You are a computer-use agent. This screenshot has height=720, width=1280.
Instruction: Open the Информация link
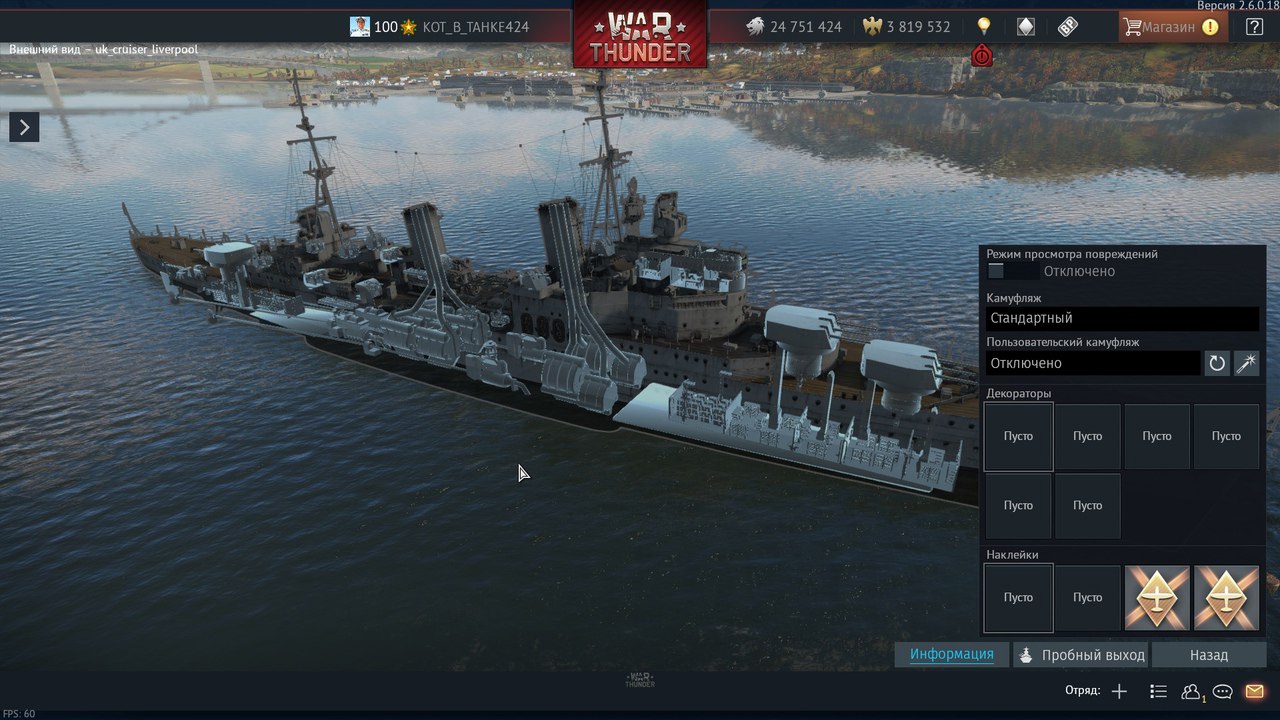[951, 654]
